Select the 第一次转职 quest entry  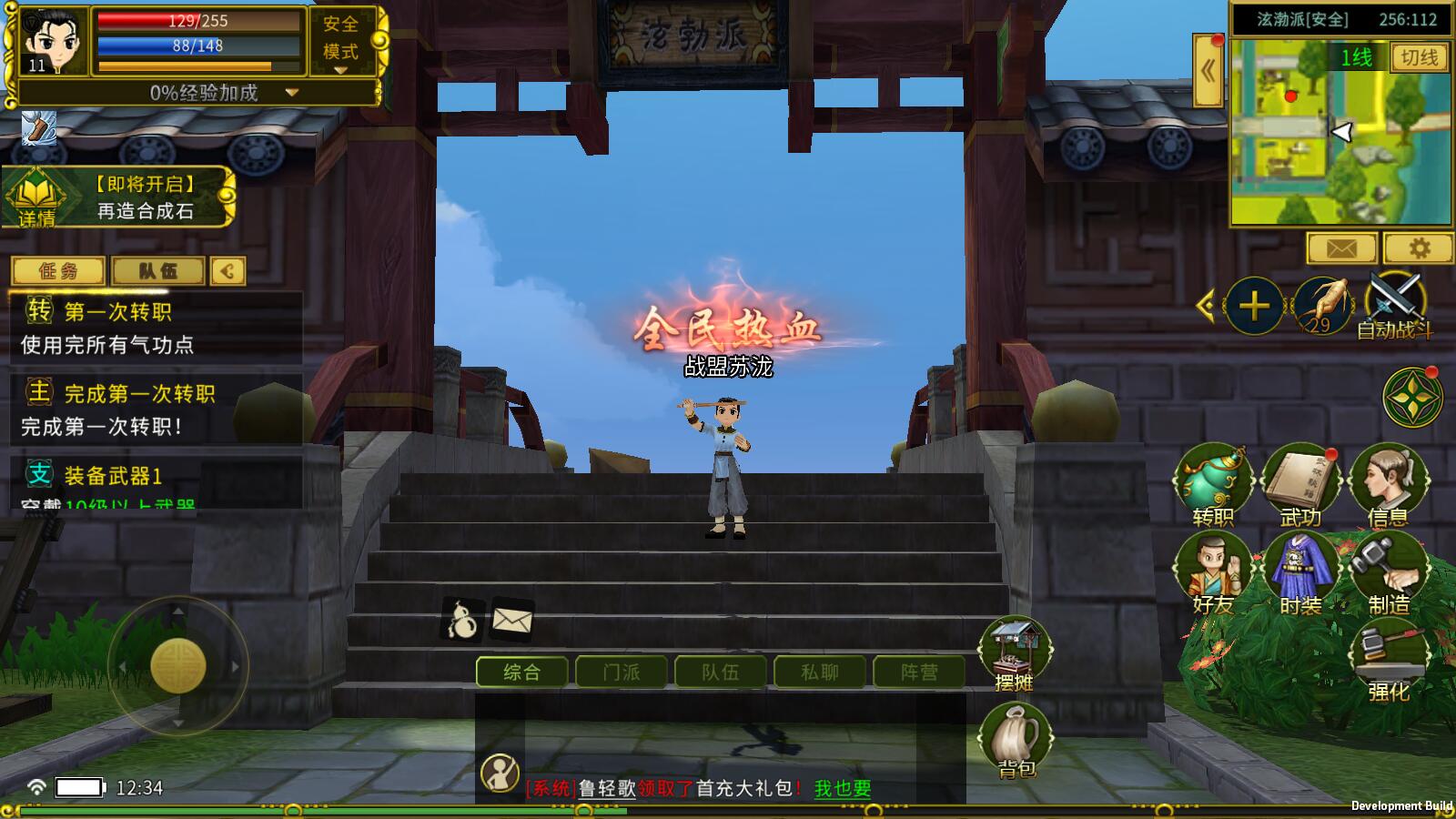coord(155,328)
